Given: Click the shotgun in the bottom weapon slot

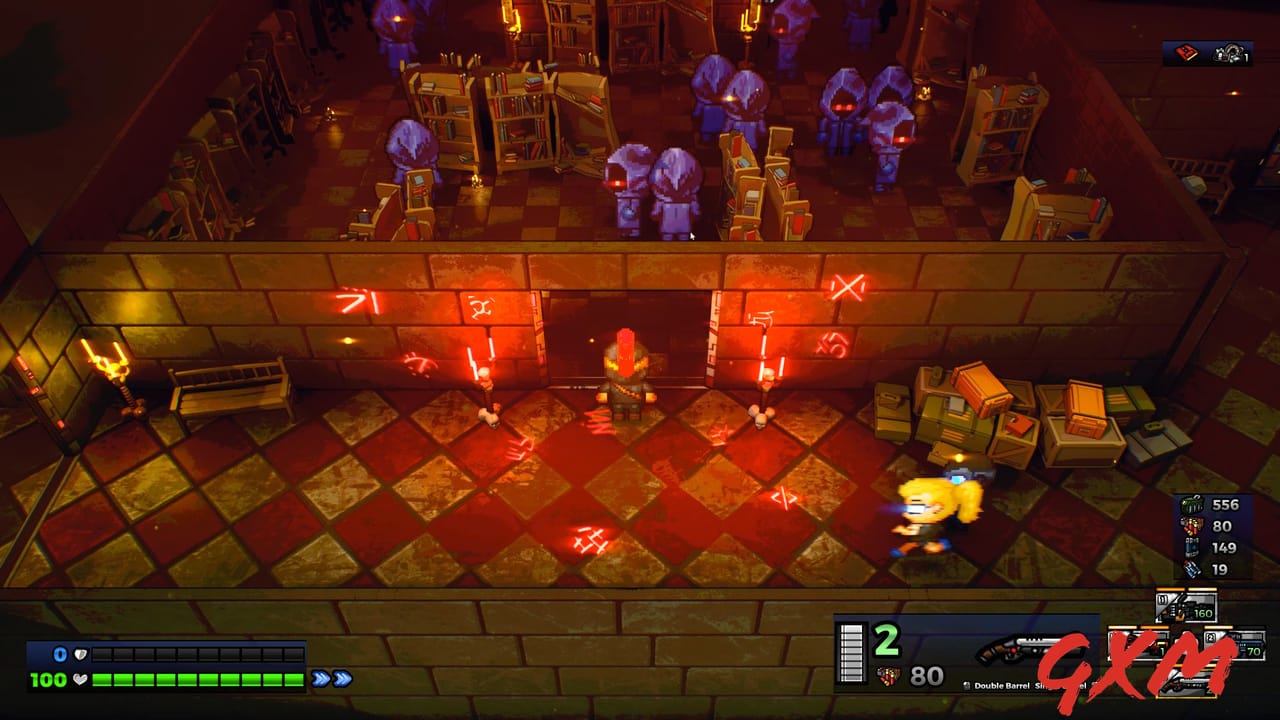Looking at the screenshot, I should tap(1187, 683).
